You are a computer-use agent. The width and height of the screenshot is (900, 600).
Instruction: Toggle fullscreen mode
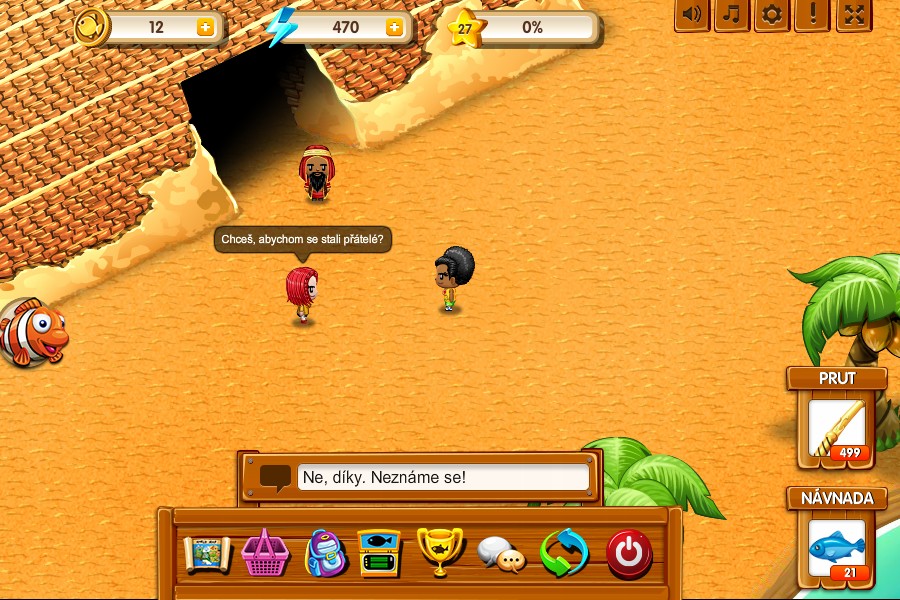tap(853, 15)
